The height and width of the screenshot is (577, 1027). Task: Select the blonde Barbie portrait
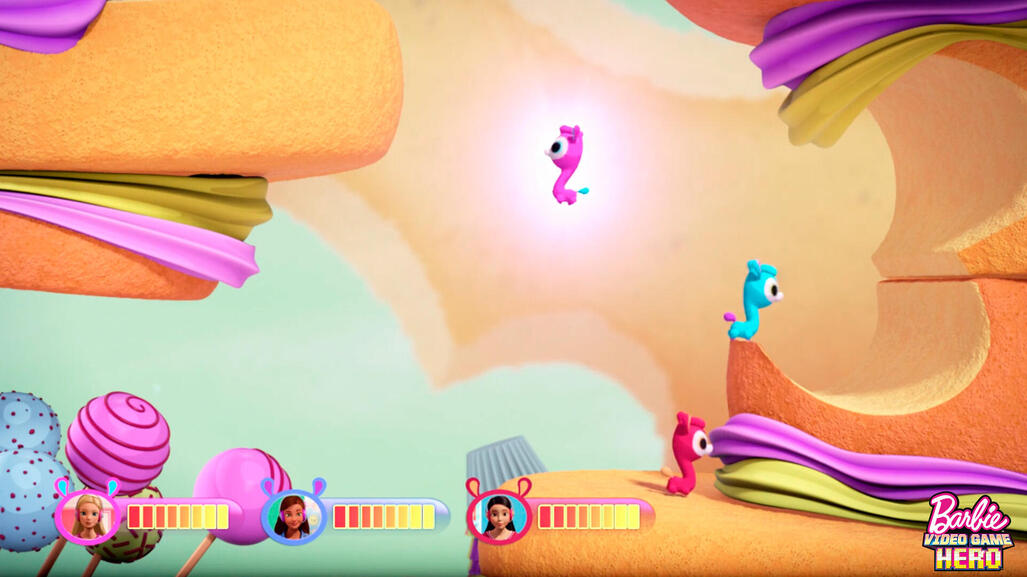coord(87,515)
